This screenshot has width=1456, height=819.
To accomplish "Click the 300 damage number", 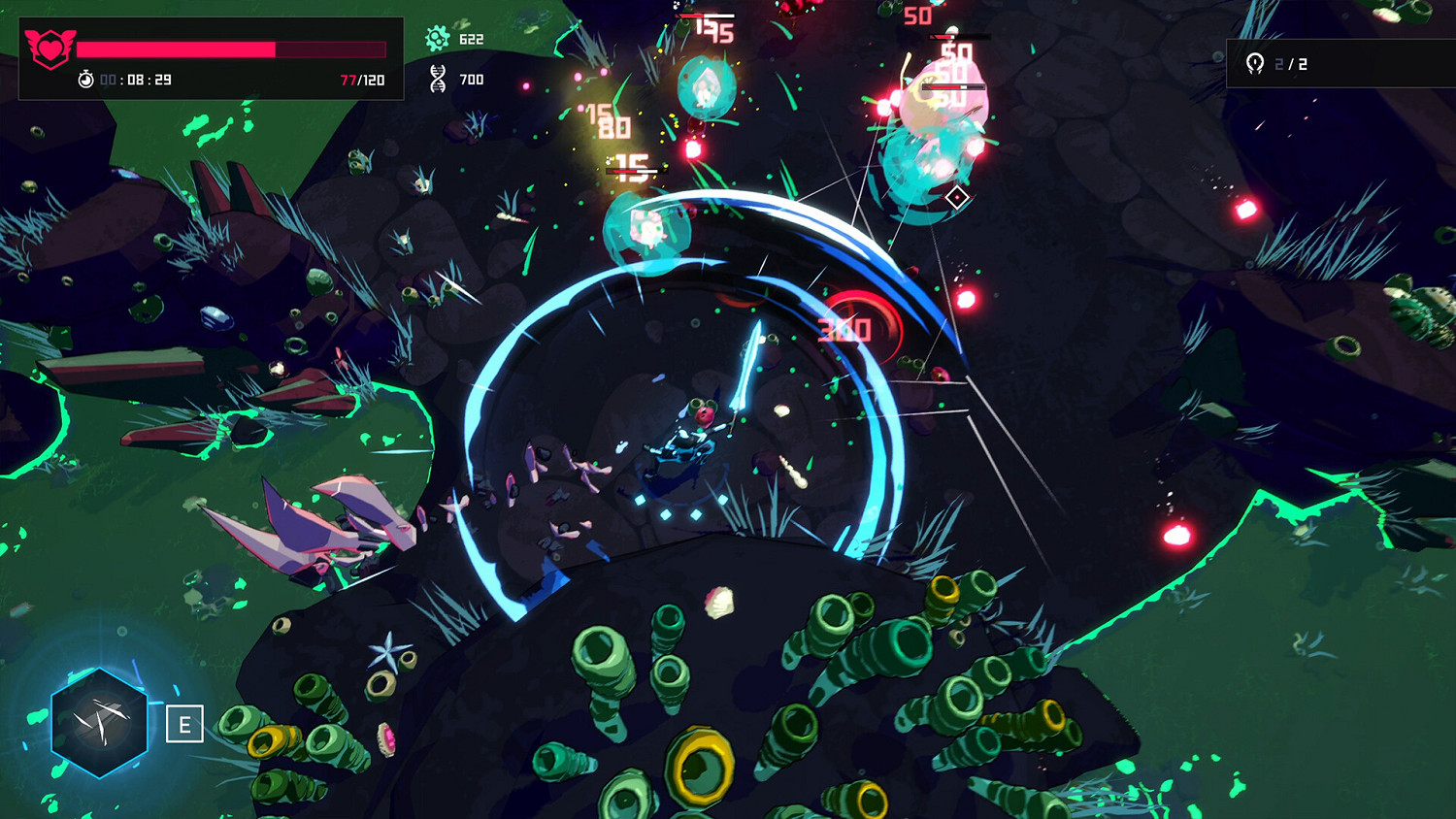I will point(846,328).
